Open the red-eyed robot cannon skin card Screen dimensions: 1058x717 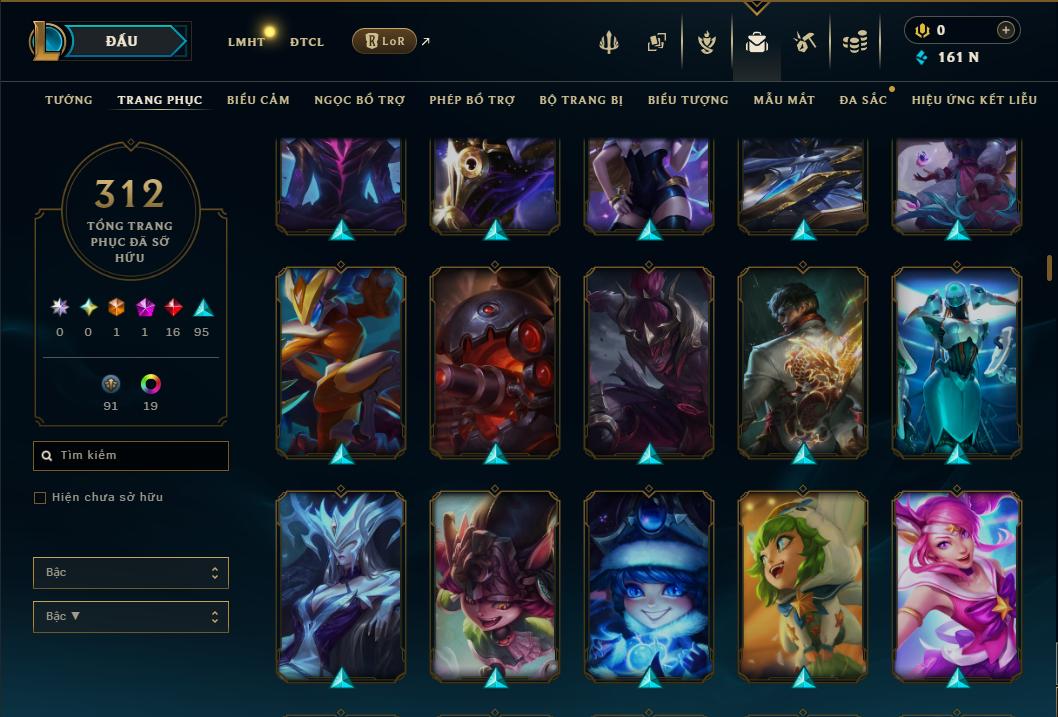pyautogui.click(x=495, y=361)
